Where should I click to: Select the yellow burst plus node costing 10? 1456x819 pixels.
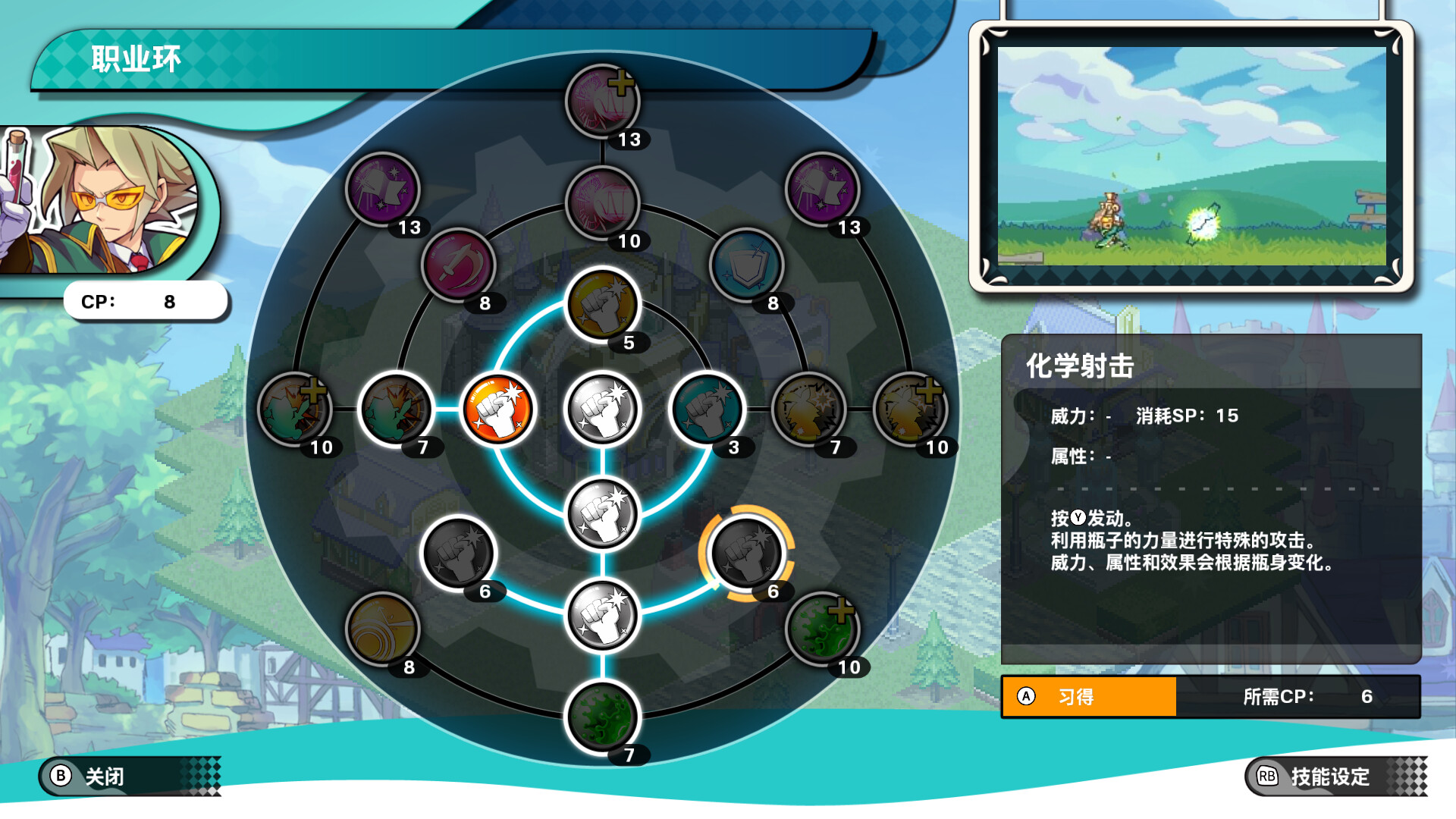910,409
